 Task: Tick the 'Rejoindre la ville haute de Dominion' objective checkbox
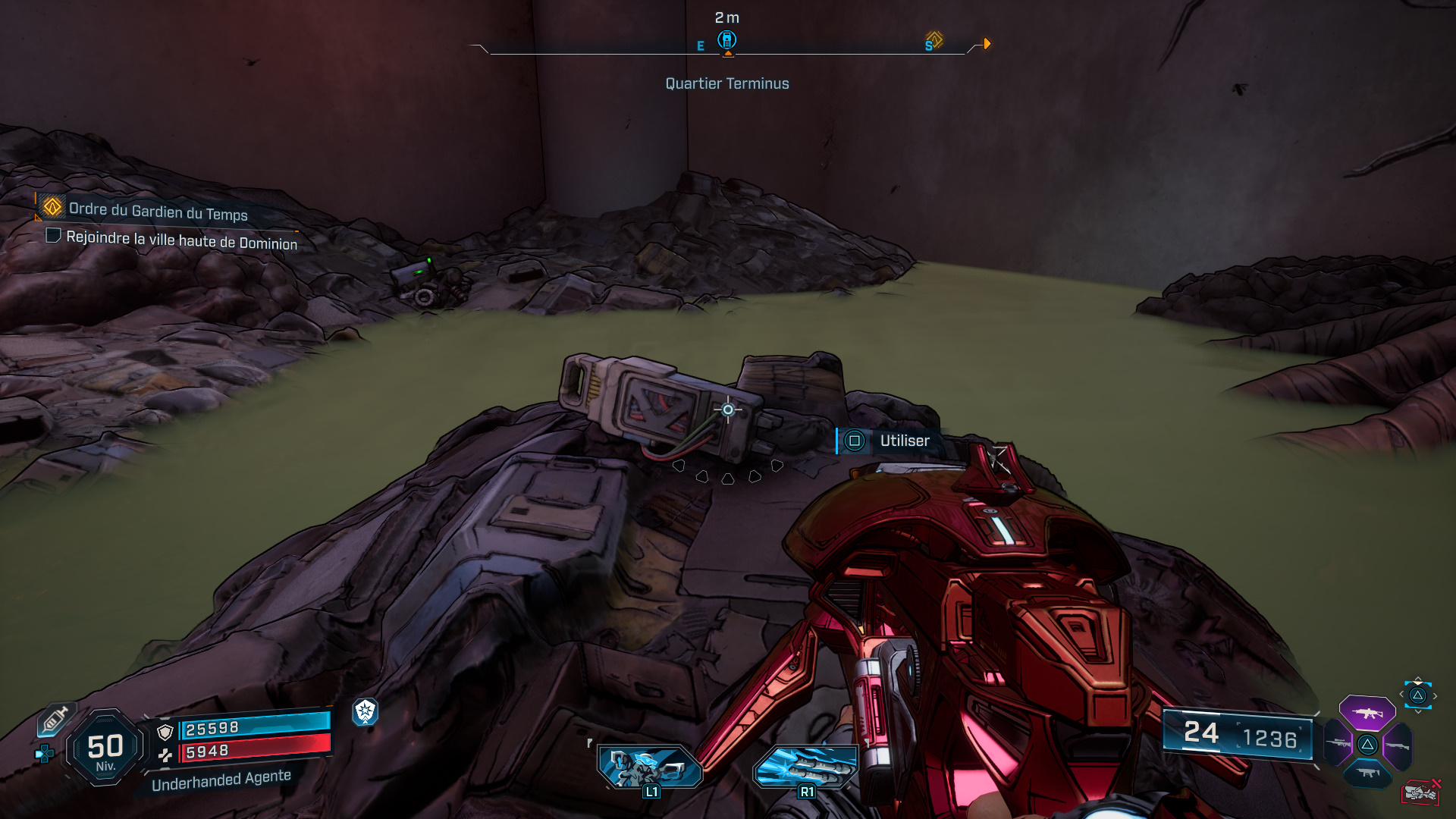coord(52,236)
